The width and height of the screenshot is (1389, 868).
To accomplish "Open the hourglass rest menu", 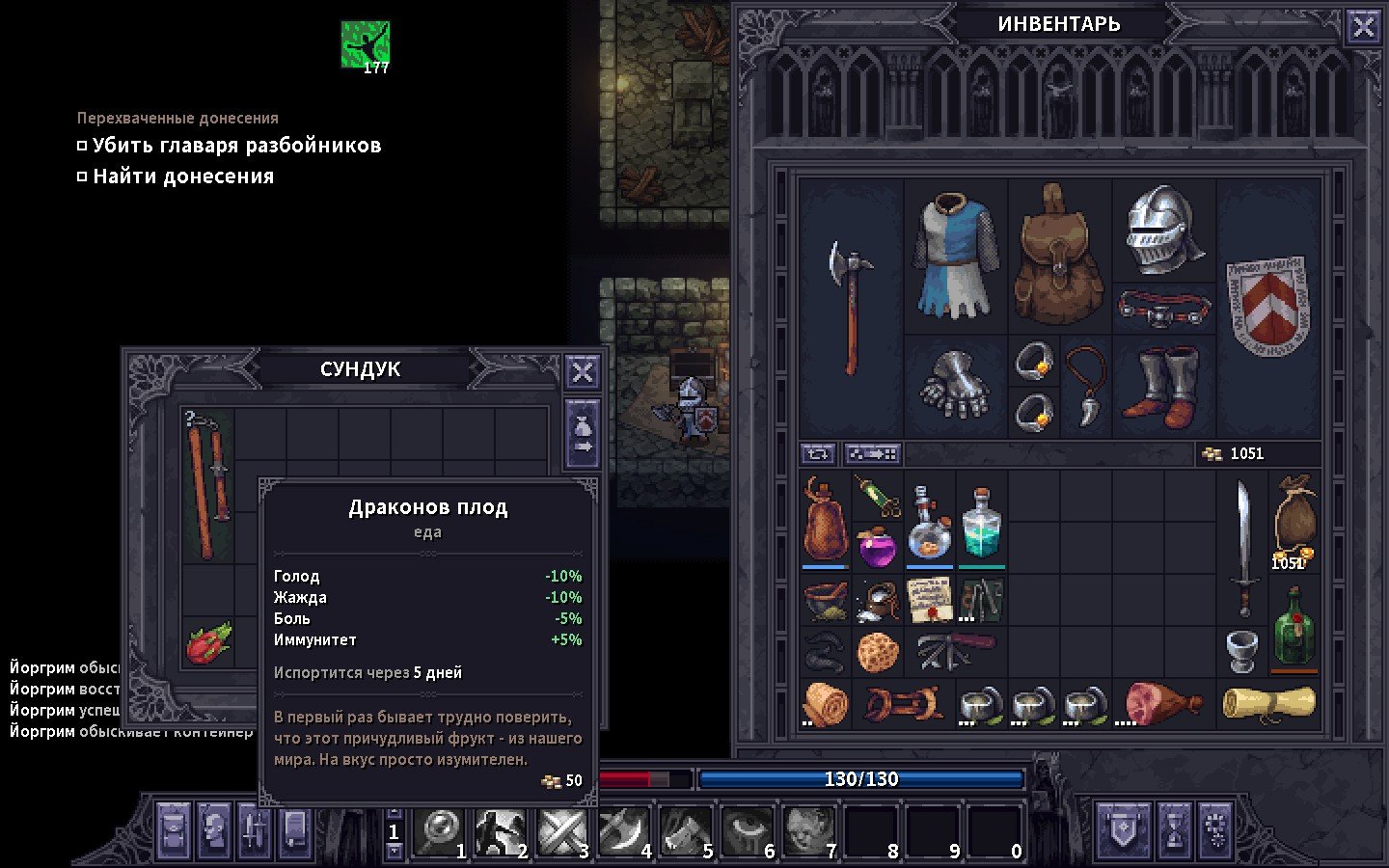I will coord(1174,830).
